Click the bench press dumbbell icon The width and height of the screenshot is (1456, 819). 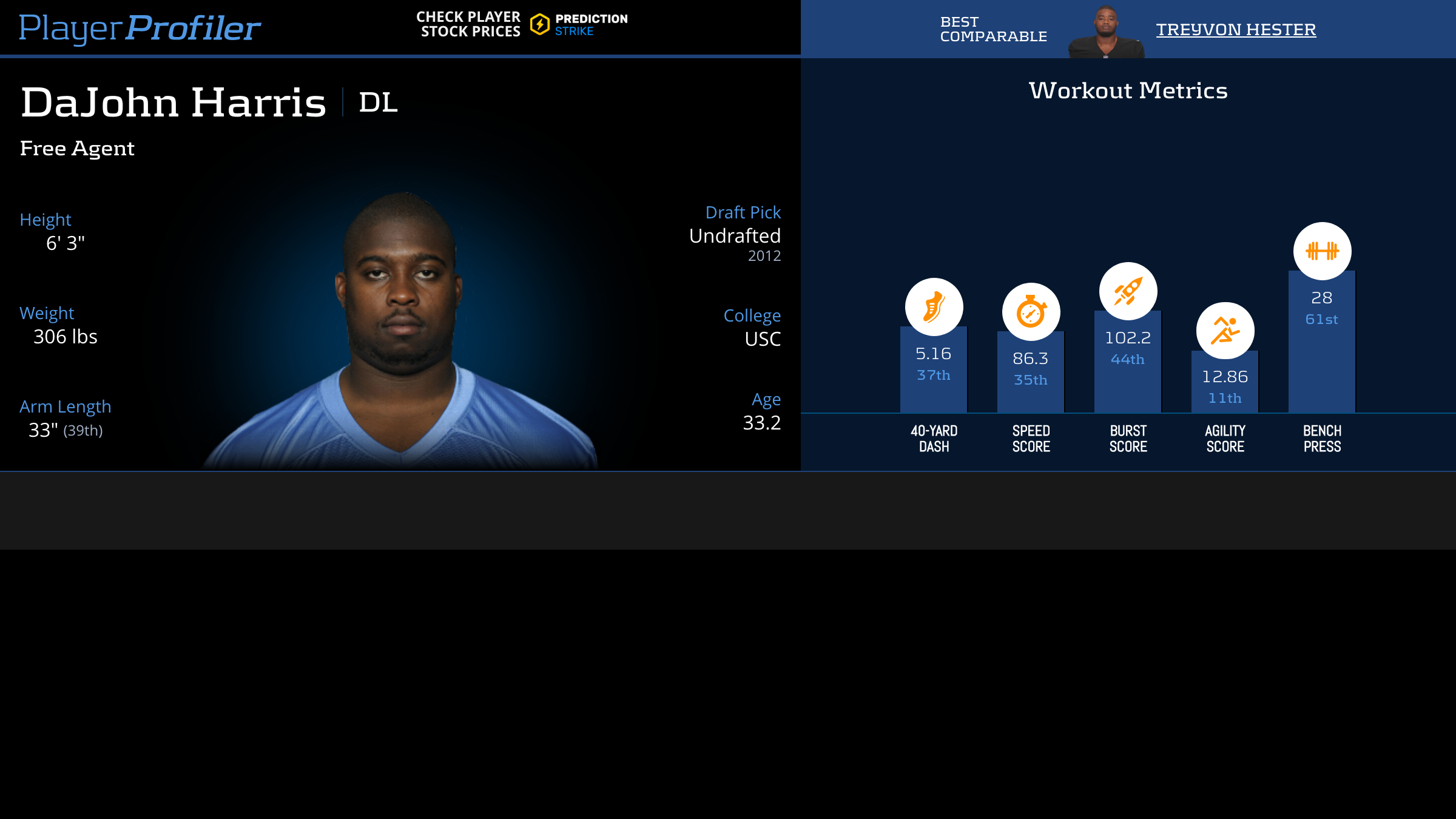[x=1322, y=251]
